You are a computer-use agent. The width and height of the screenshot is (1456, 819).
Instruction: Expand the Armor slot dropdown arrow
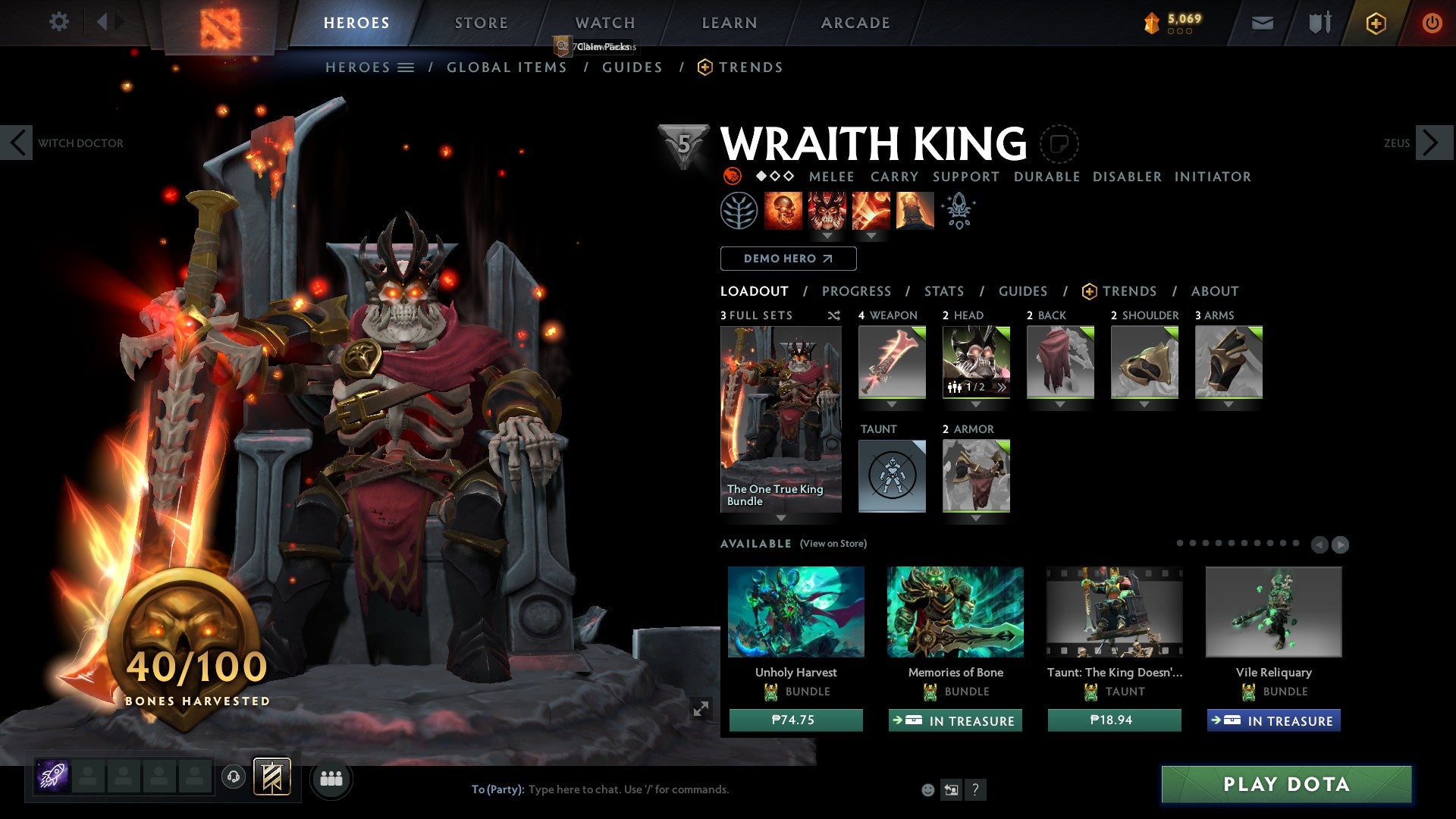[974, 516]
